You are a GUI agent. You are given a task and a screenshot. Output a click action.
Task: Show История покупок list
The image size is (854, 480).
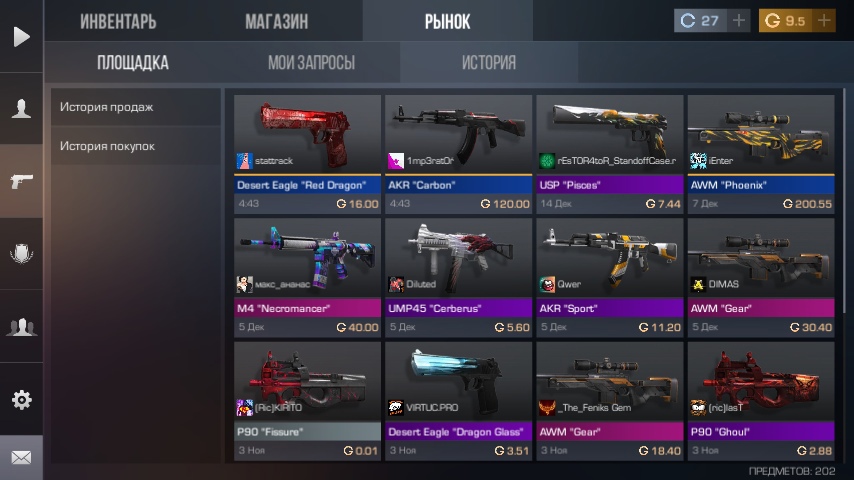[135, 146]
